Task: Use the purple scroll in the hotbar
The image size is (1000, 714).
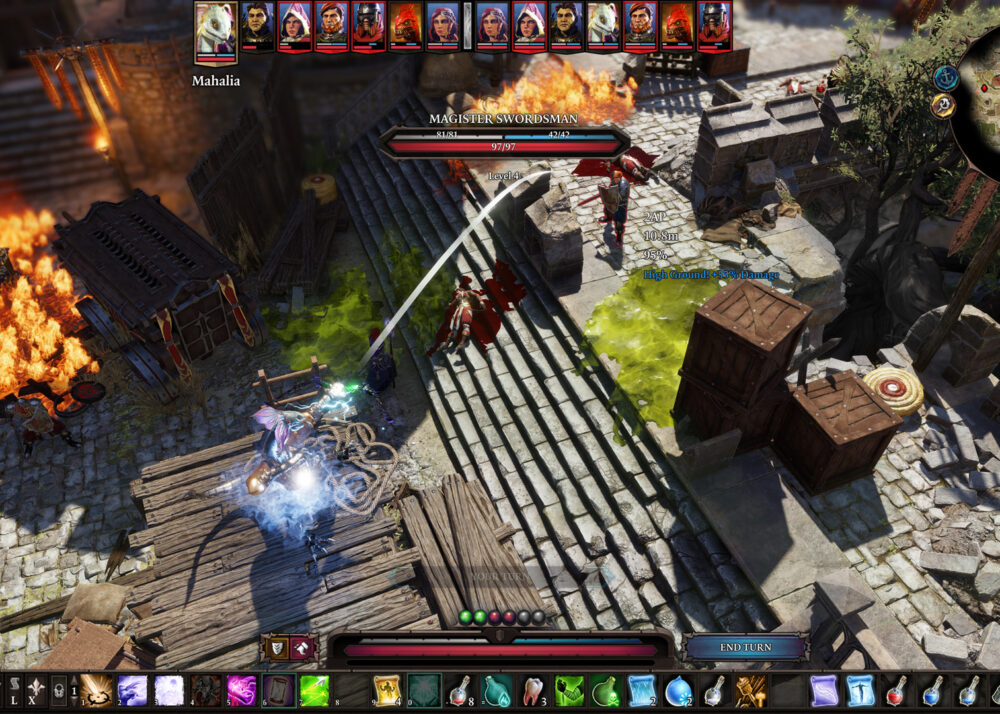Action: 824,690
